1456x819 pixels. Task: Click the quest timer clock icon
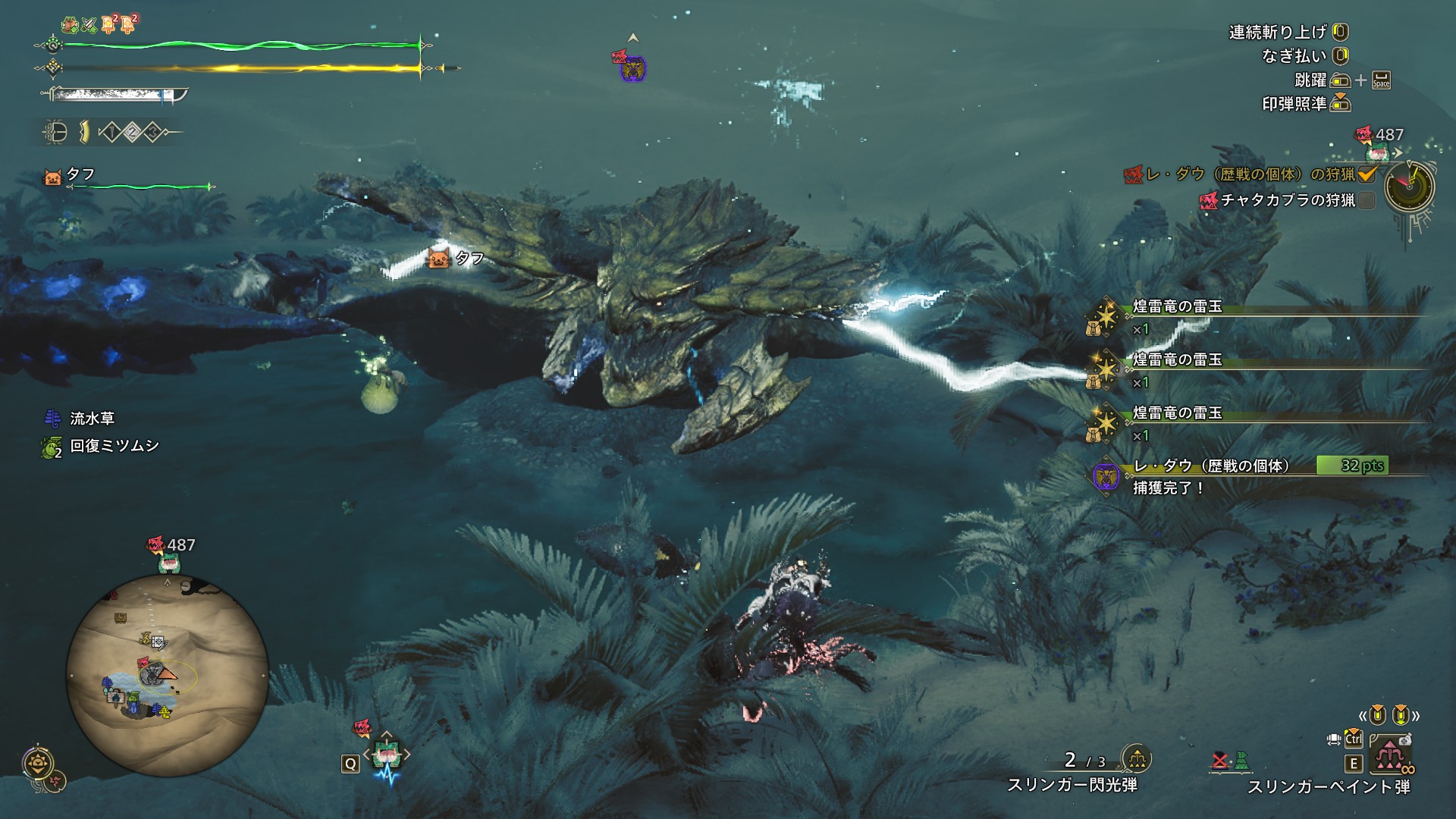(x=1409, y=187)
